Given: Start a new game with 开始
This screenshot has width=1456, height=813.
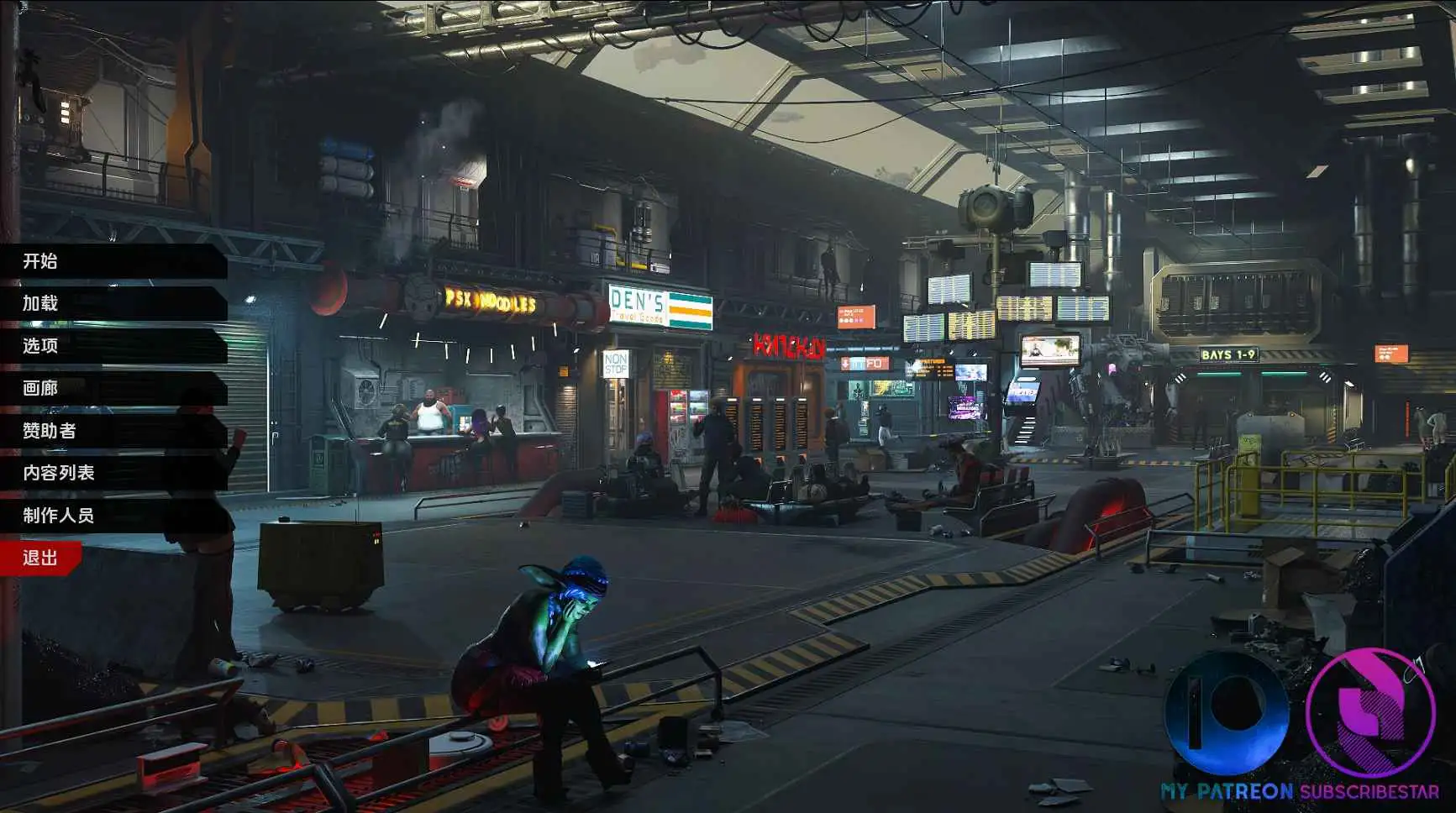Looking at the screenshot, I should (x=40, y=261).
